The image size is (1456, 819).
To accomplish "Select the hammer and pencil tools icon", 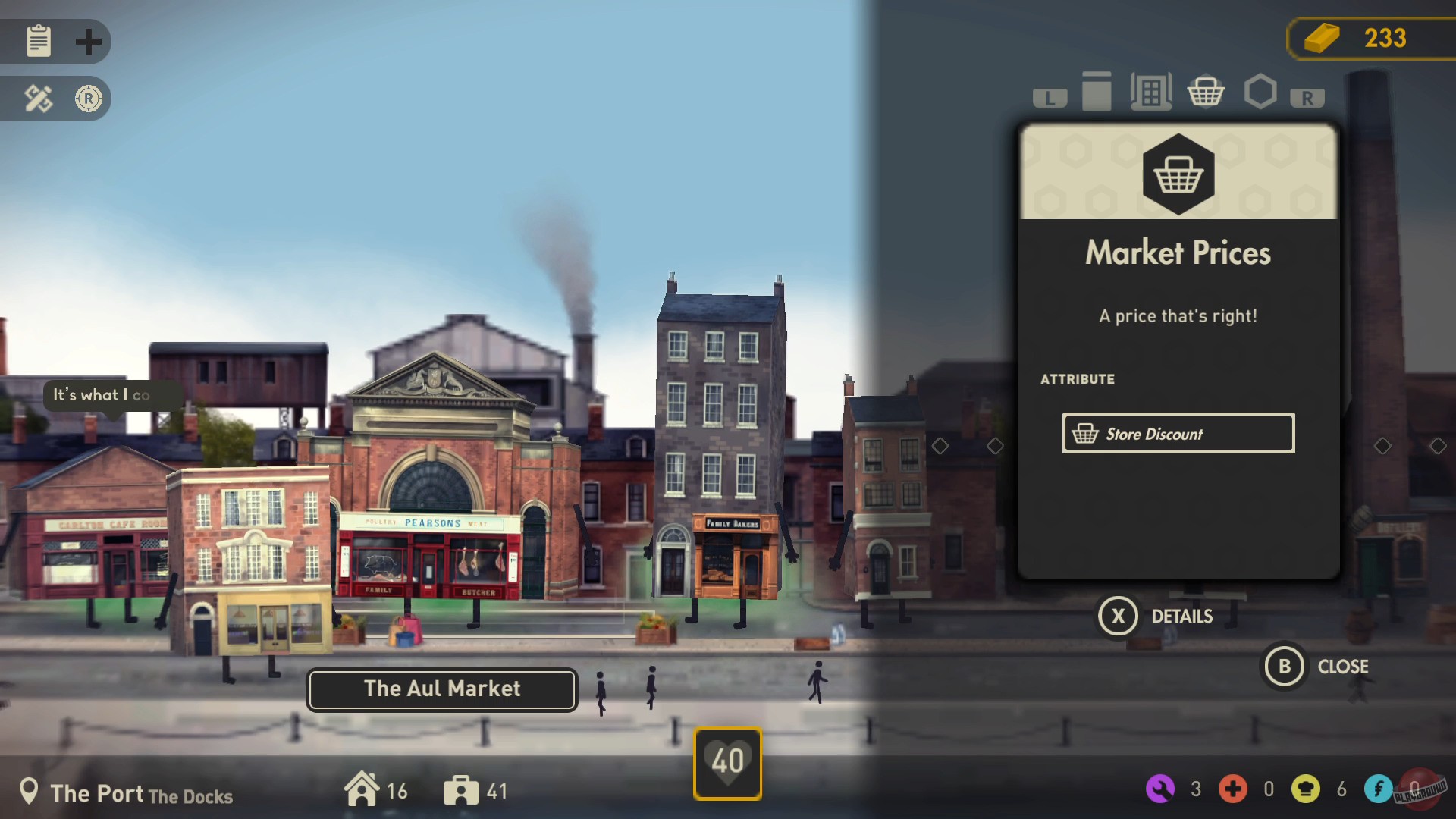I will pos(37,99).
